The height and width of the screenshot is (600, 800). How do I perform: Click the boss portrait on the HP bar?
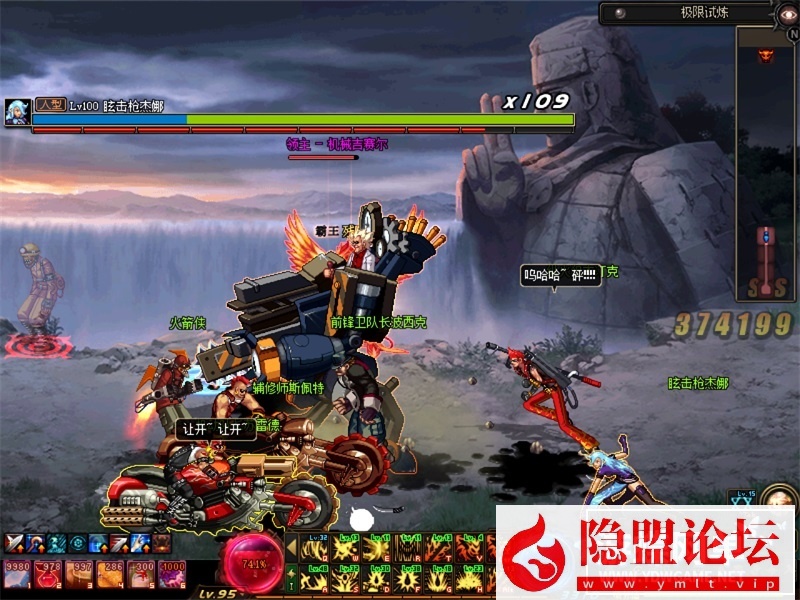(x=16, y=111)
